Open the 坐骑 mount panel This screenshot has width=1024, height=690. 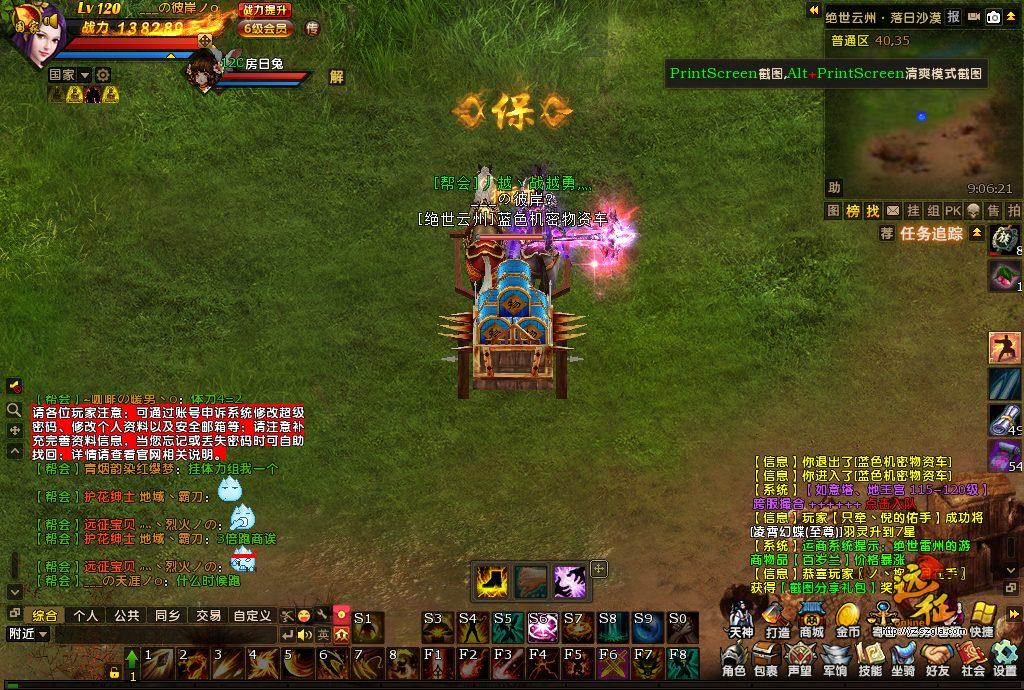tap(904, 660)
